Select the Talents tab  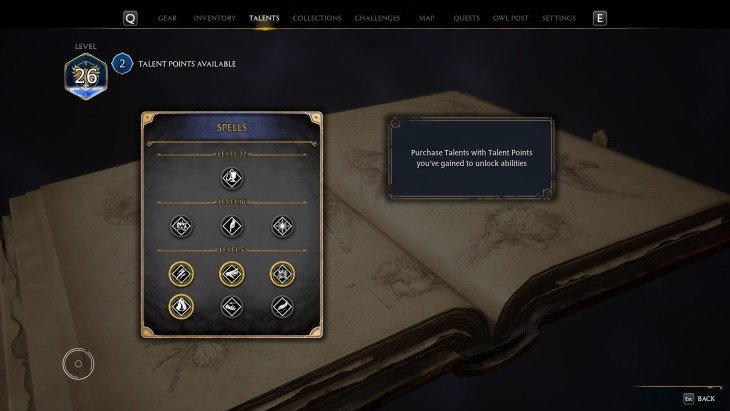tap(264, 18)
